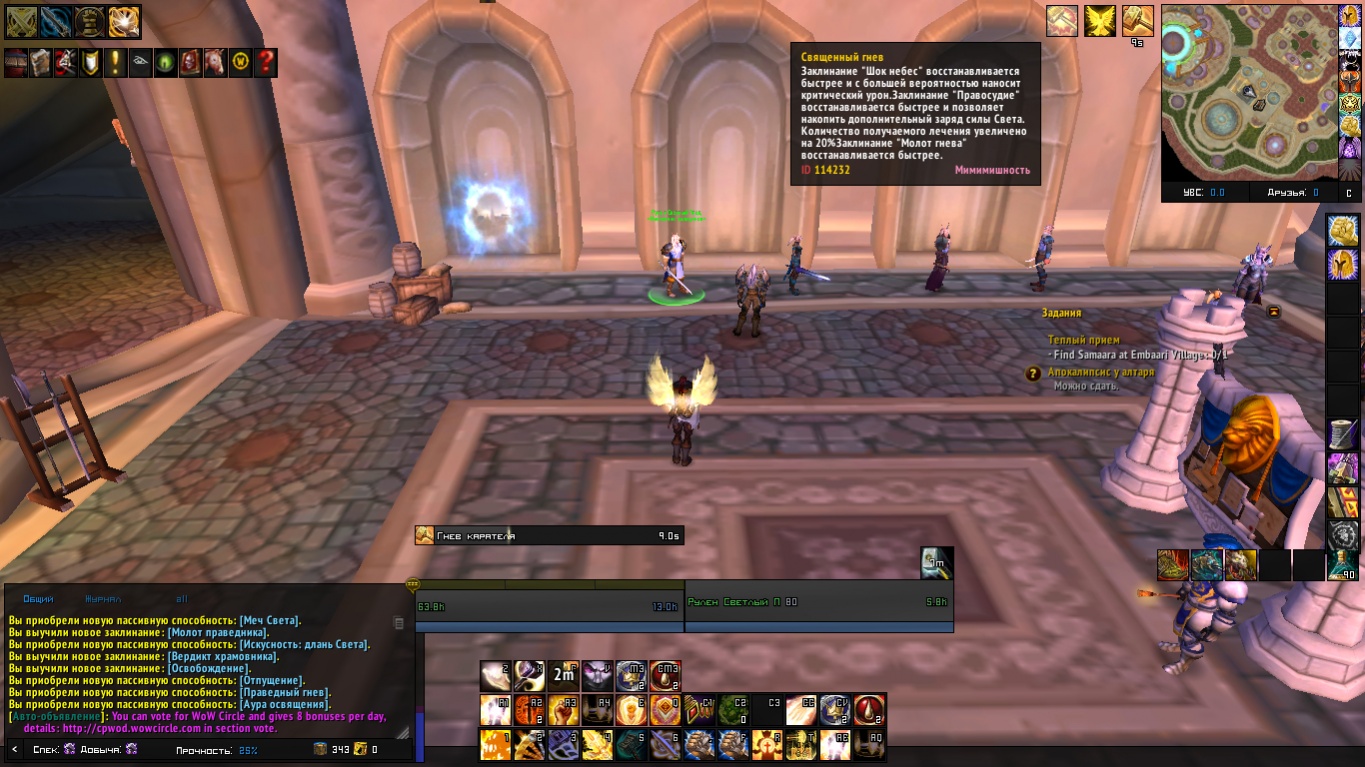Screen dimensions: 1365x767
Task: Click the yellow exclamation mark quest icon
Action: pos(116,63)
